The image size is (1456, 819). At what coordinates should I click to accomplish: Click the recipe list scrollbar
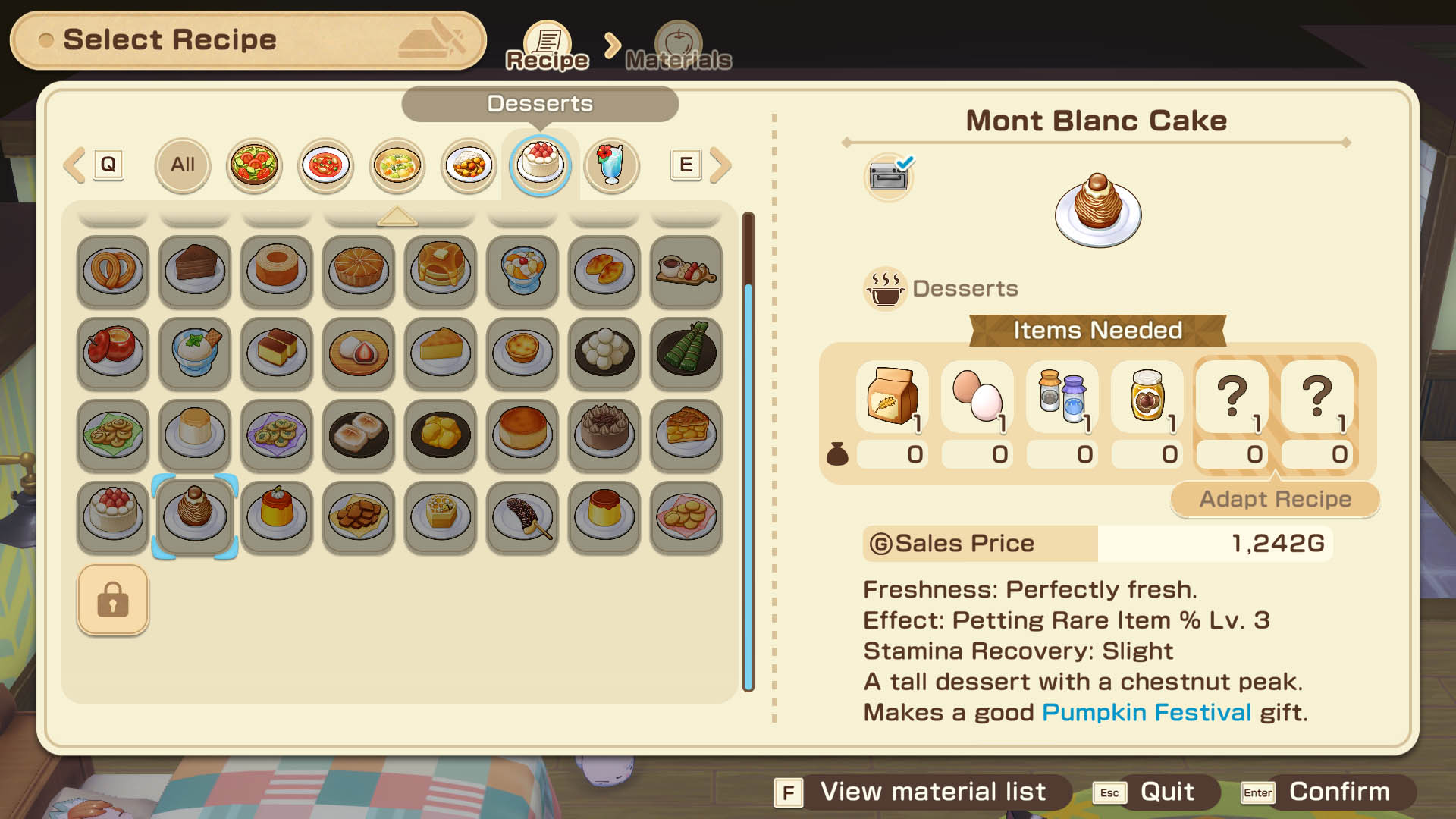(x=748, y=485)
